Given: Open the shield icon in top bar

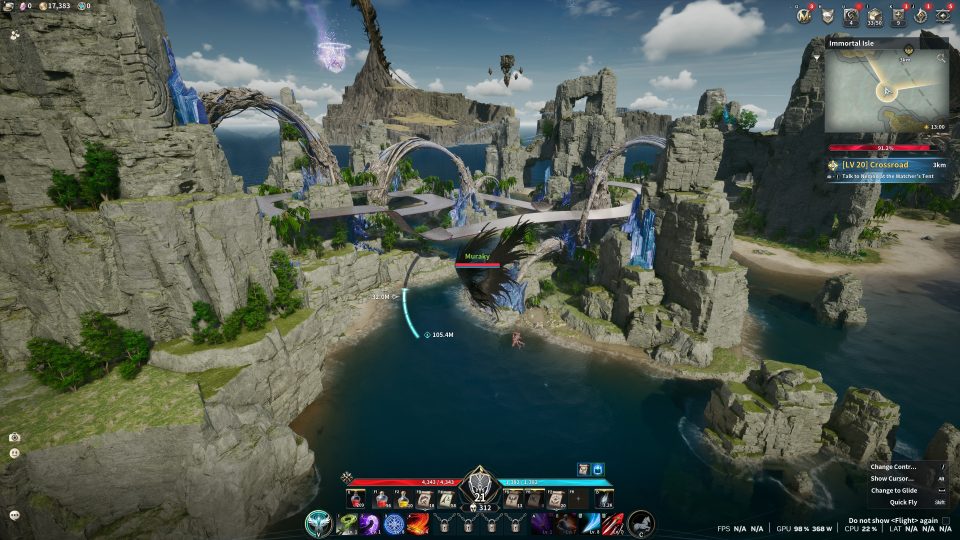Looking at the screenshot, I should point(827,15).
